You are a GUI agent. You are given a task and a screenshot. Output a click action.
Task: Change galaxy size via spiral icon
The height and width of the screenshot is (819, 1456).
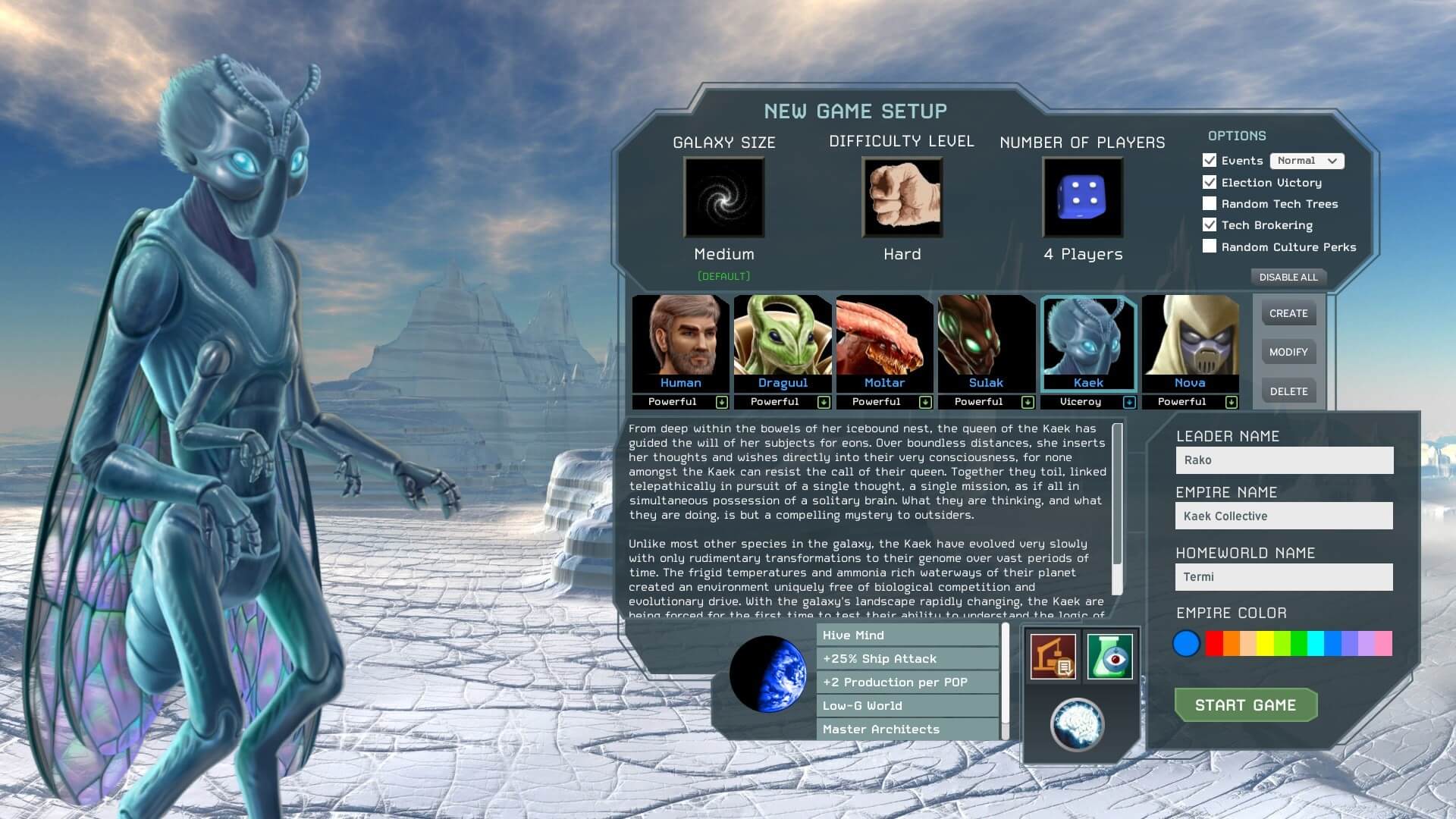click(724, 197)
